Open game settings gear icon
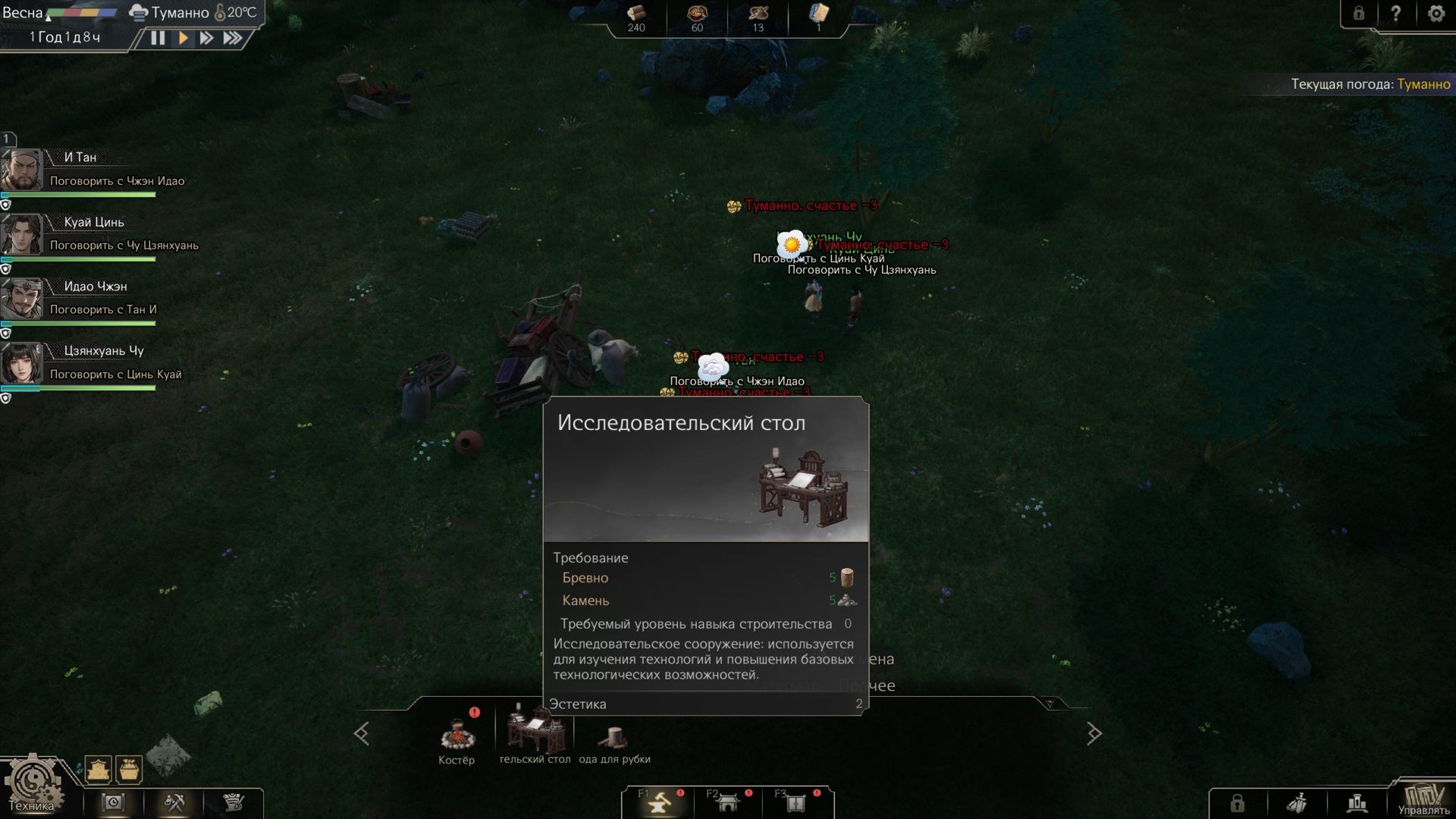Image resolution: width=1456 pixels, height=819 pixels. point(1436,14)
